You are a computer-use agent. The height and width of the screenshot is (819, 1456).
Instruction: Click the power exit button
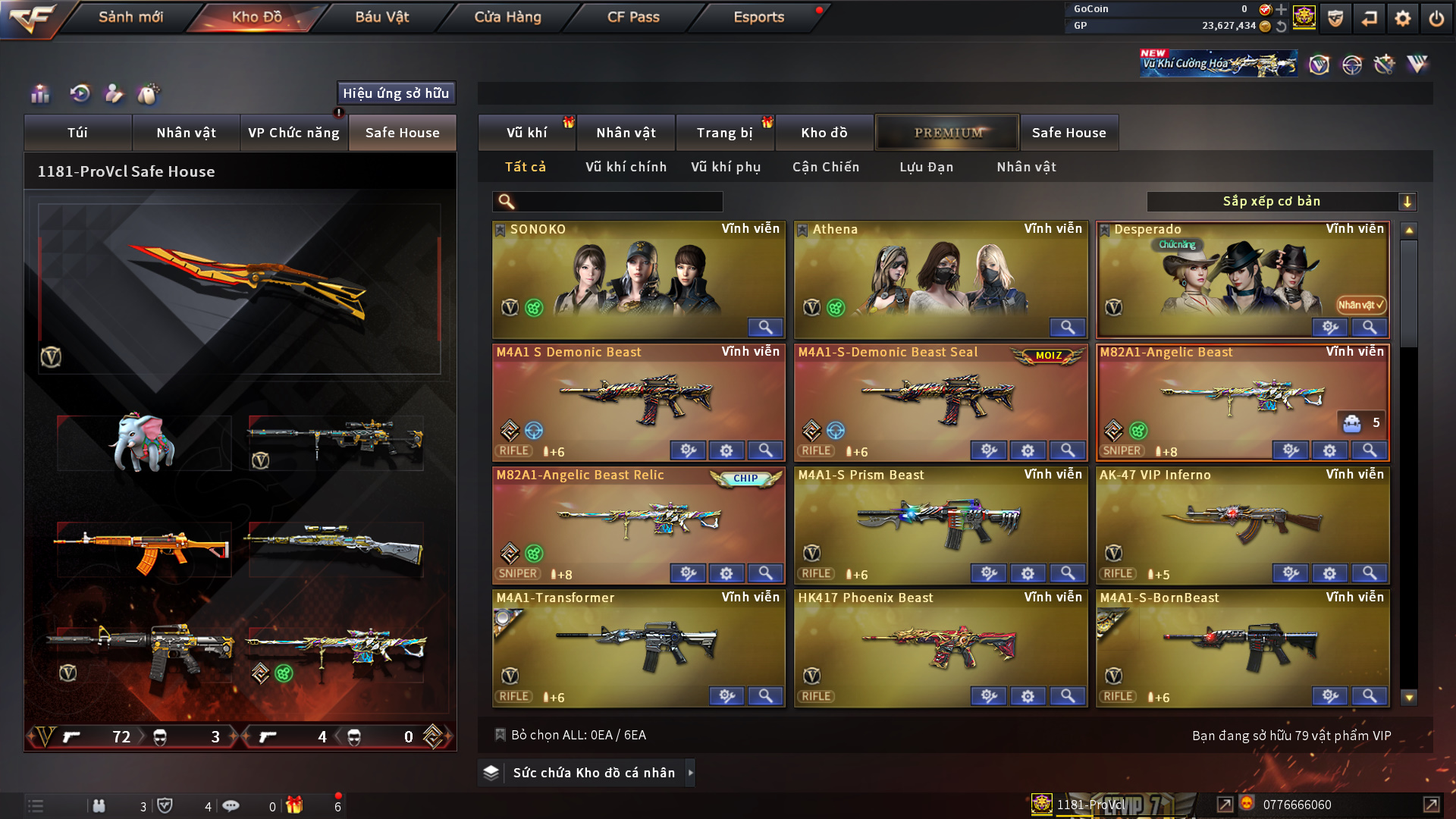[1436, 18]
